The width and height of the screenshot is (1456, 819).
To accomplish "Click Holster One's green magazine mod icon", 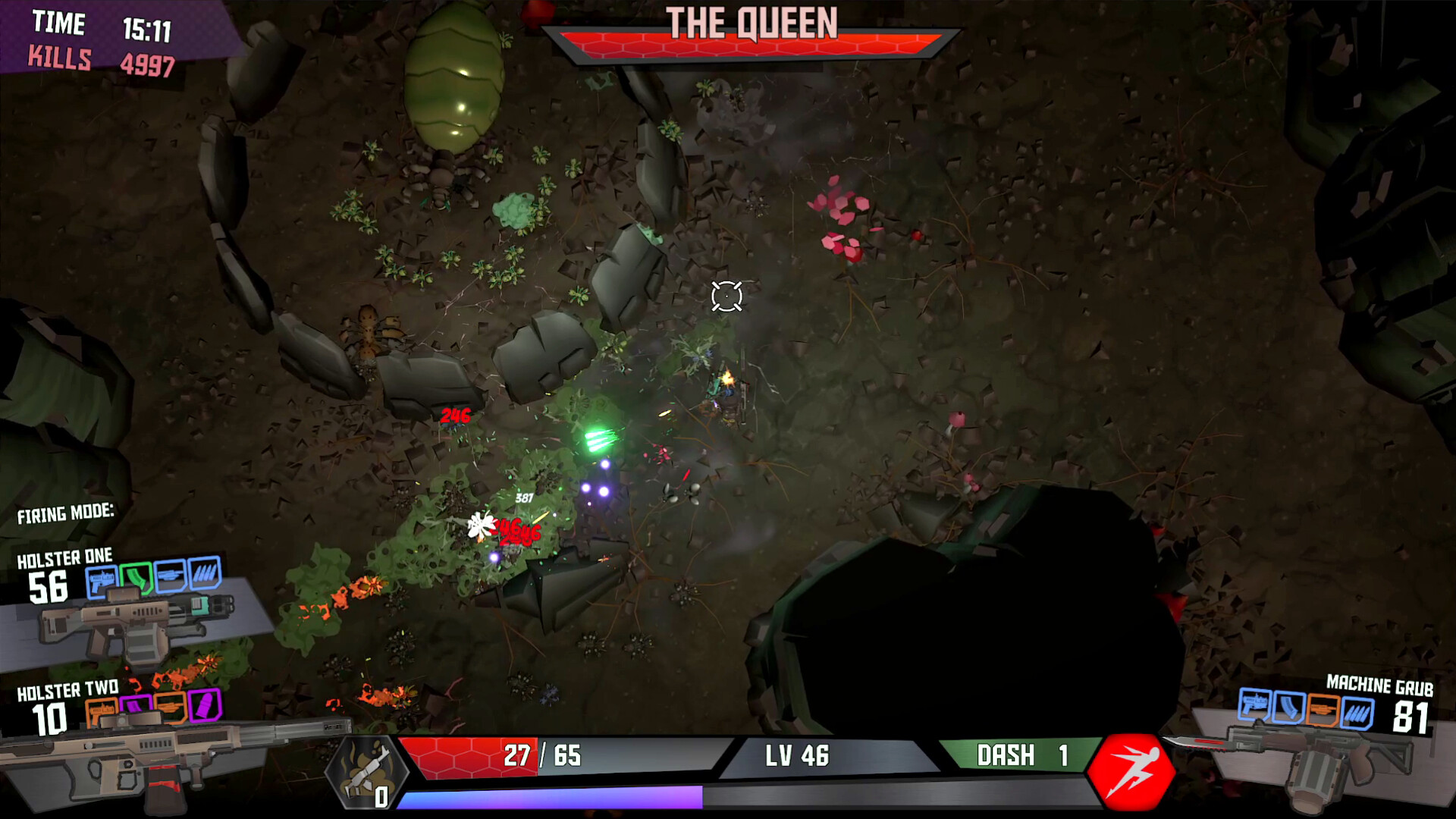I will pyautogui.click(x=136, y=578).
